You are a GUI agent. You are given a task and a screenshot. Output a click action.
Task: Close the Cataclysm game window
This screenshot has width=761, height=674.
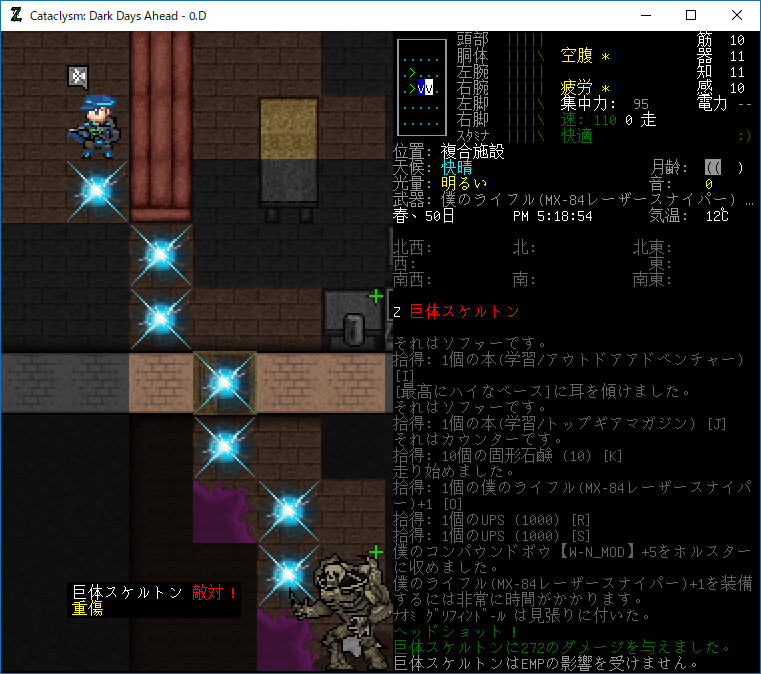737,15
